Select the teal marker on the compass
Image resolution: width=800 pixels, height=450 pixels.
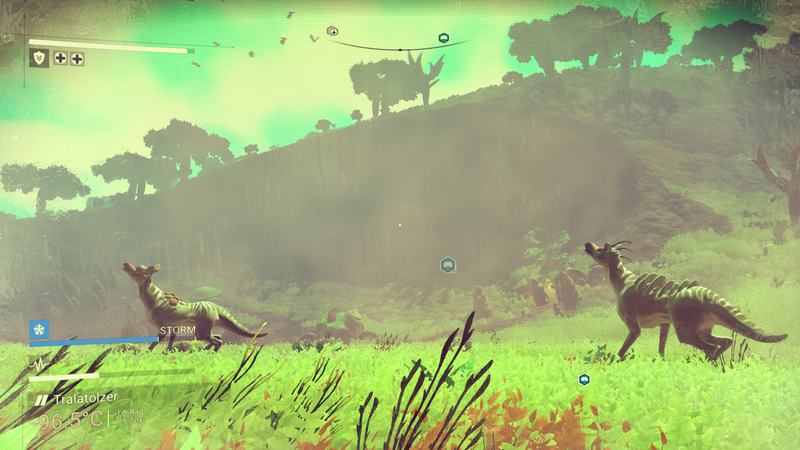pyautogui.click(x=443, y=38)
